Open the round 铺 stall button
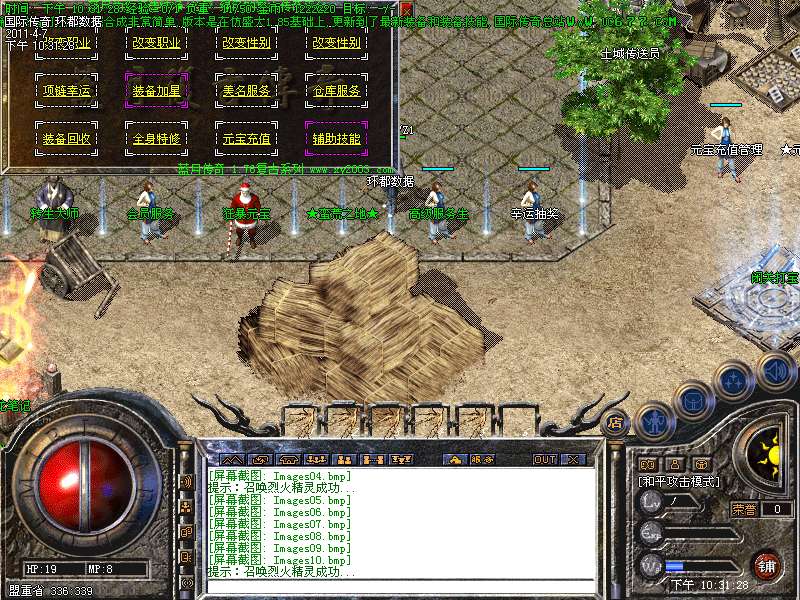Screen dimensions: 800x600 tap(767, 566)
